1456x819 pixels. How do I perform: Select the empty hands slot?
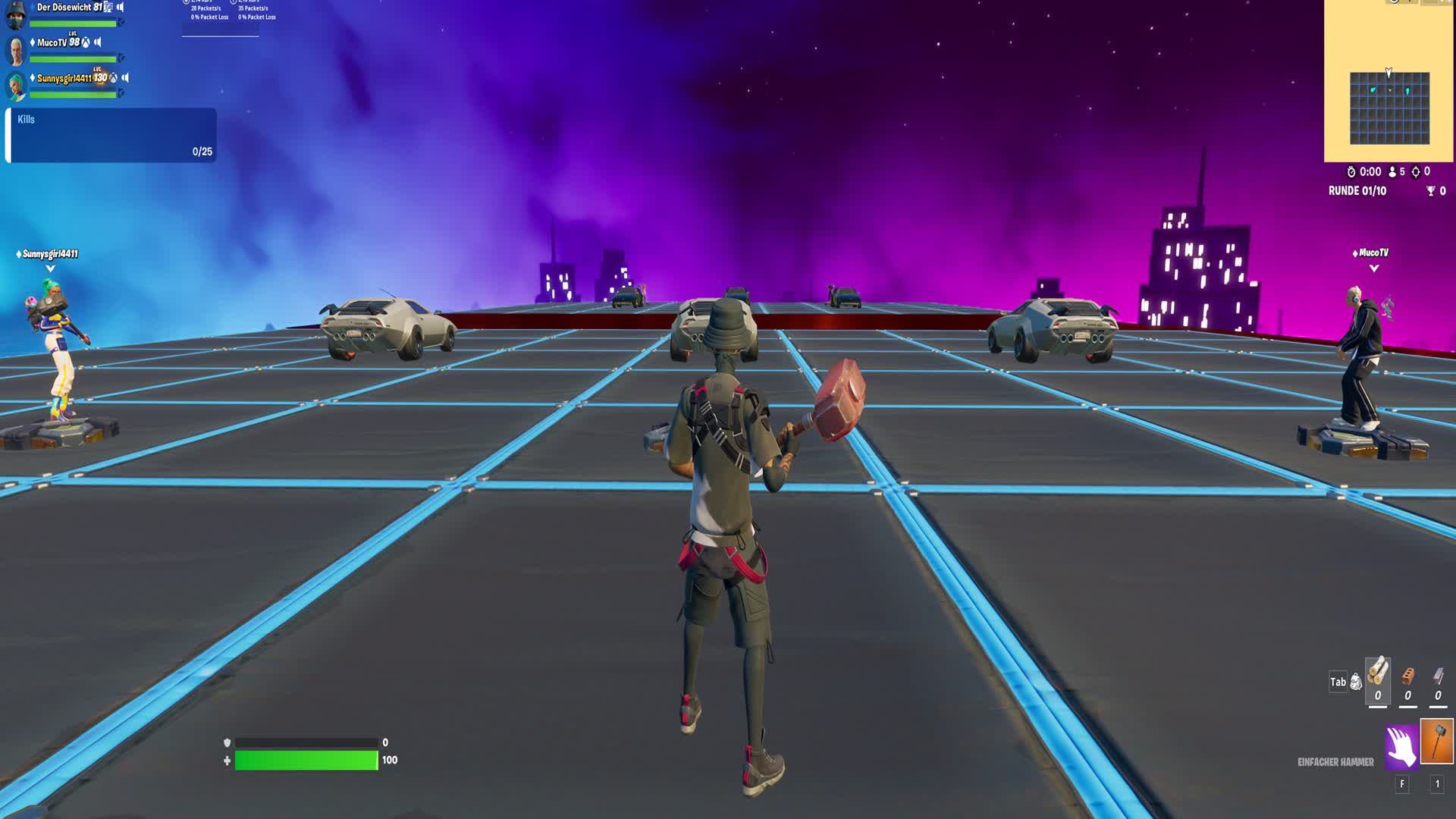point(1401,747)
